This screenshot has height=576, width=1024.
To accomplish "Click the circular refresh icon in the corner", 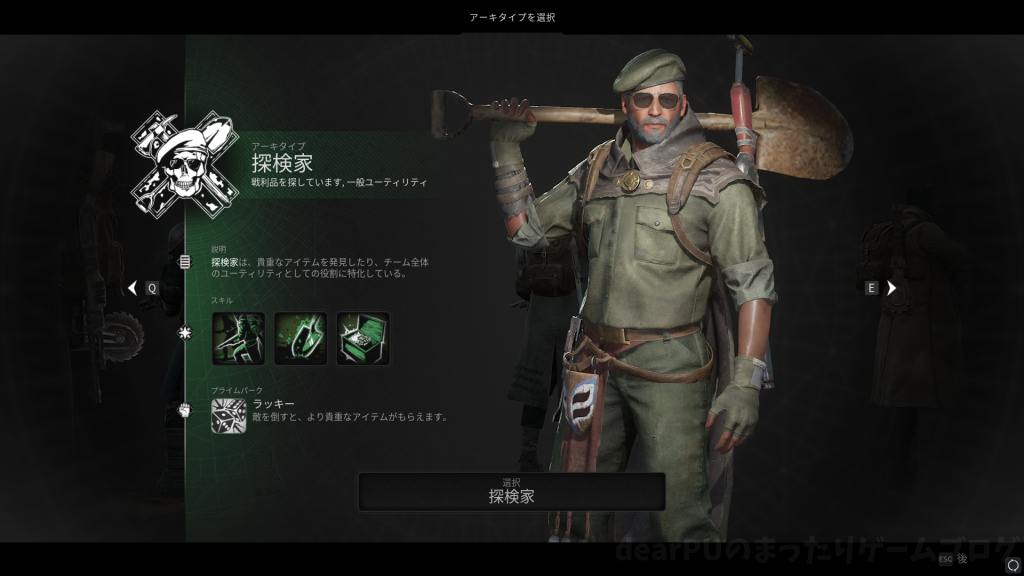I will [1011, 564].
